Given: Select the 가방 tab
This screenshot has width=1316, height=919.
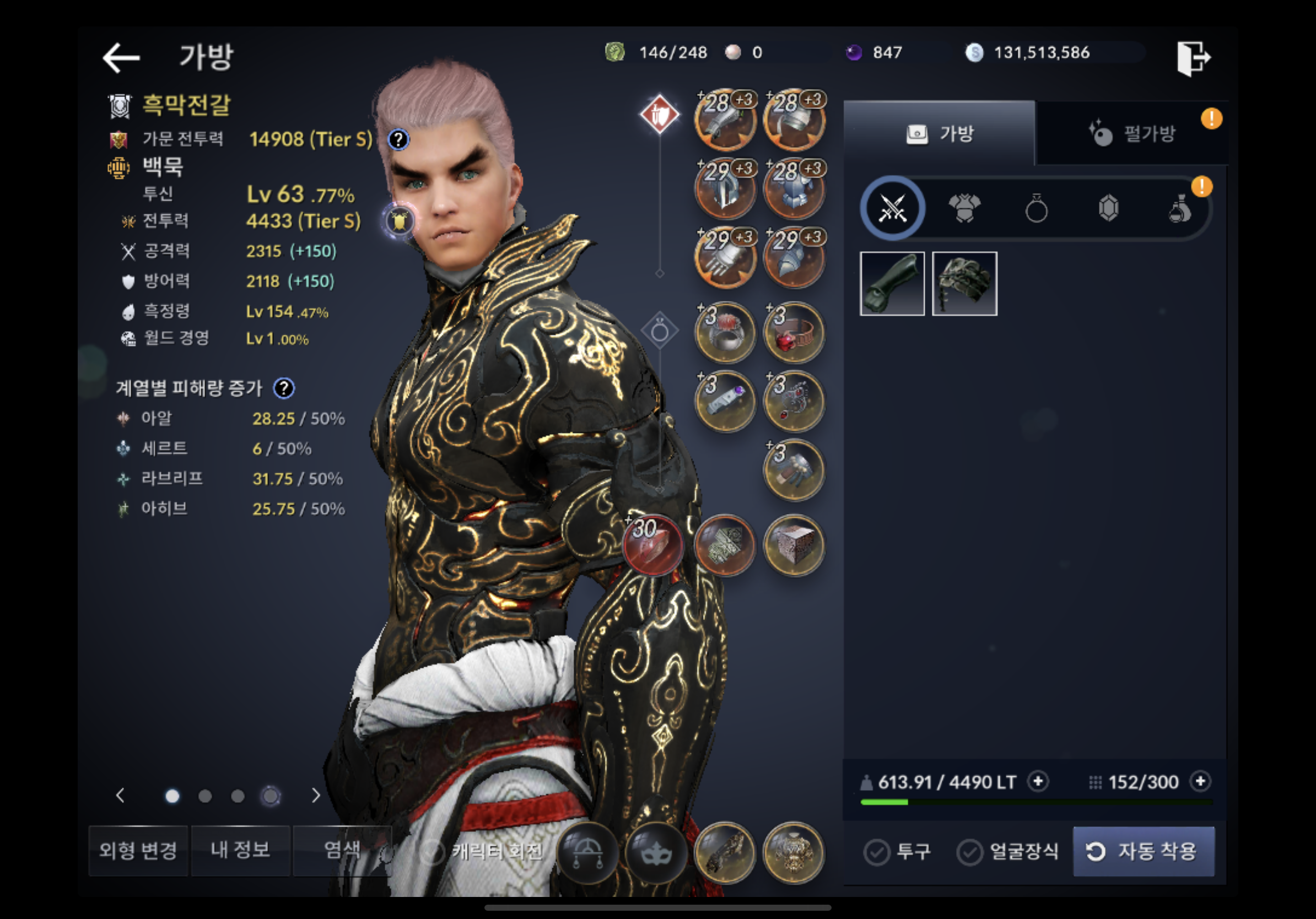Looking at the screenshot, I should pos(940,134).
